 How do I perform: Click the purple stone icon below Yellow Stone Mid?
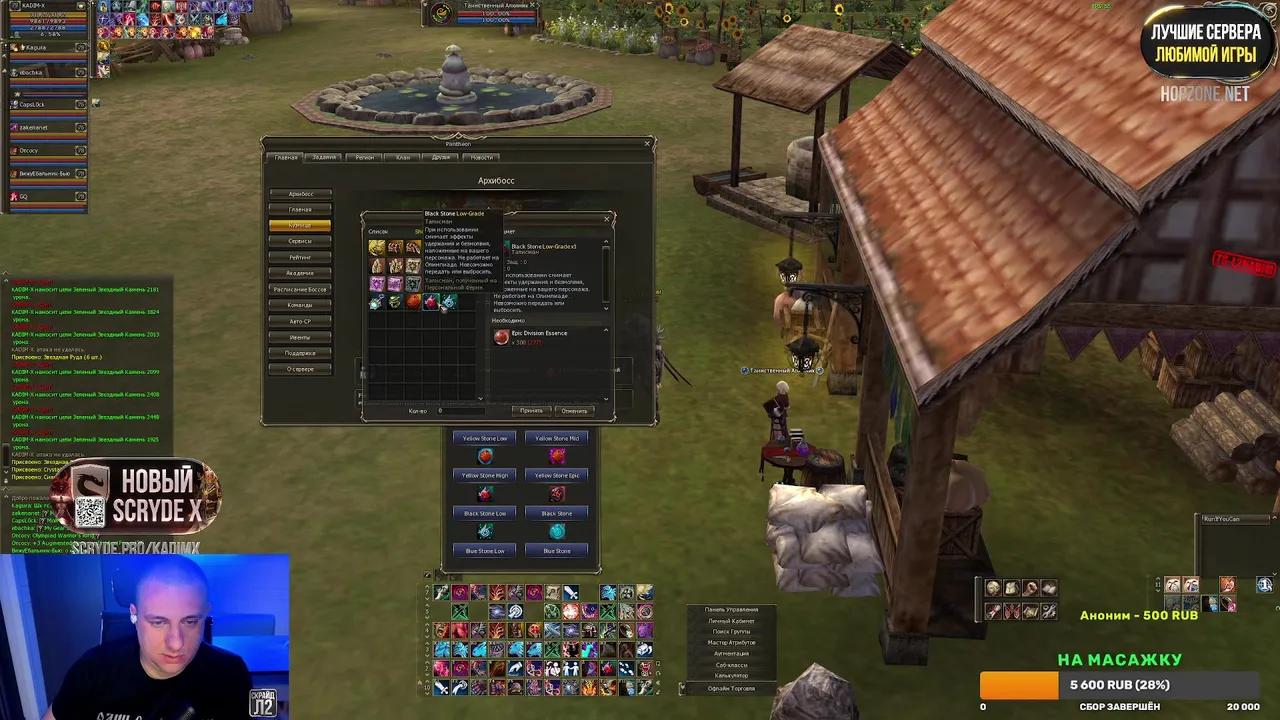557,456
